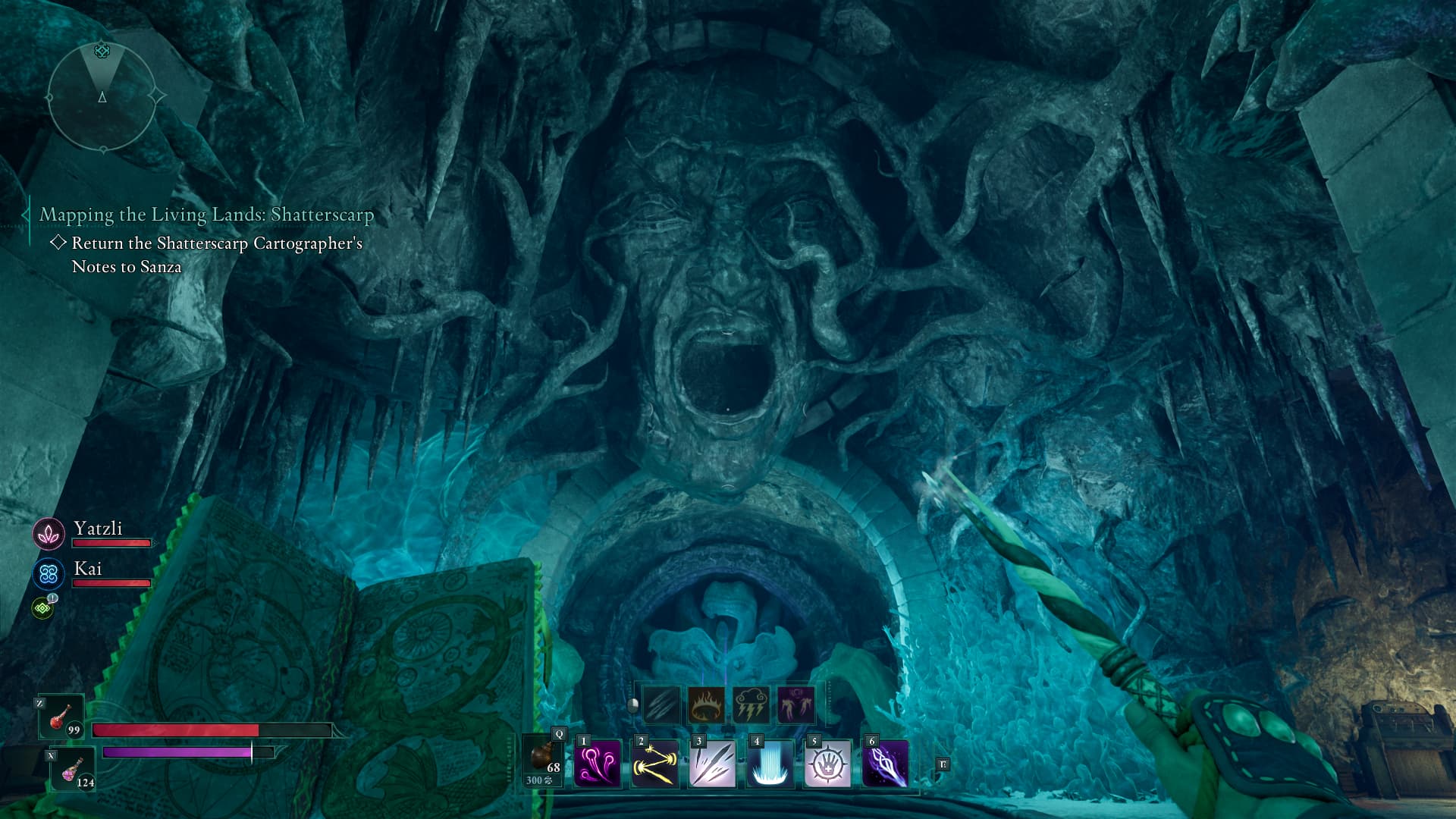Image resolution: width=1456 pixels, height=819 pixels.
Task: Use the pink essence potion slot
Action: [73, 770]
